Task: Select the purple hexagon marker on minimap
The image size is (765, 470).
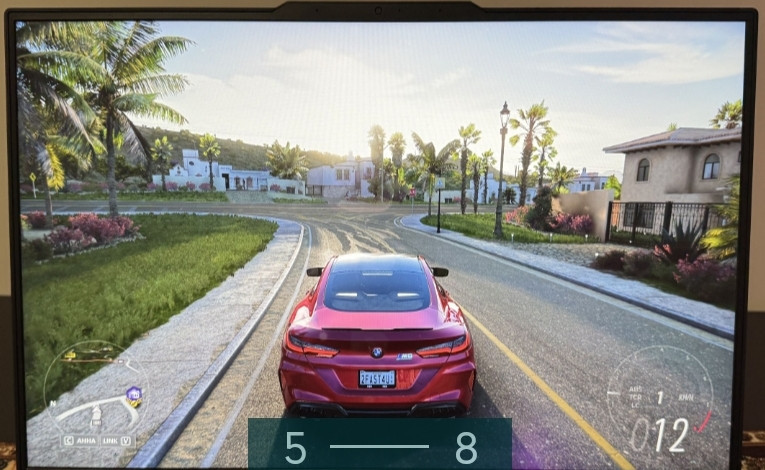Action: pos(133,394)
